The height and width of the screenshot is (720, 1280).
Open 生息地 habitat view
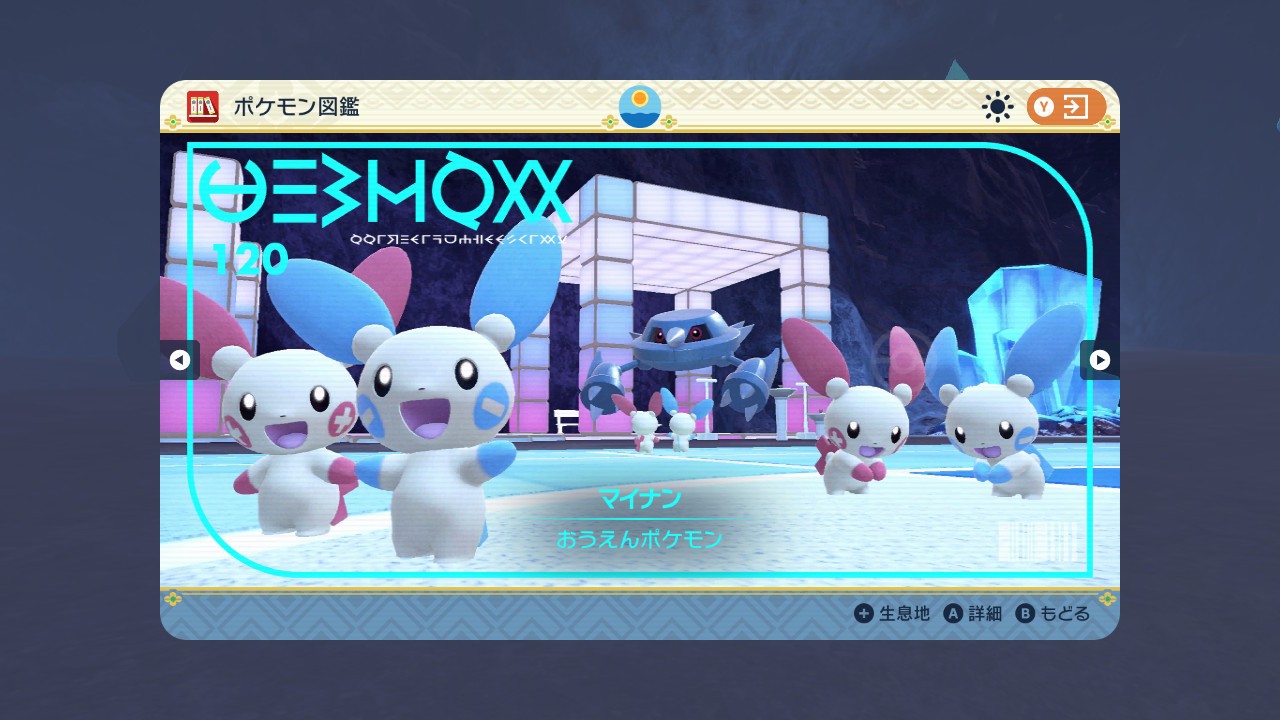point(892,613)
